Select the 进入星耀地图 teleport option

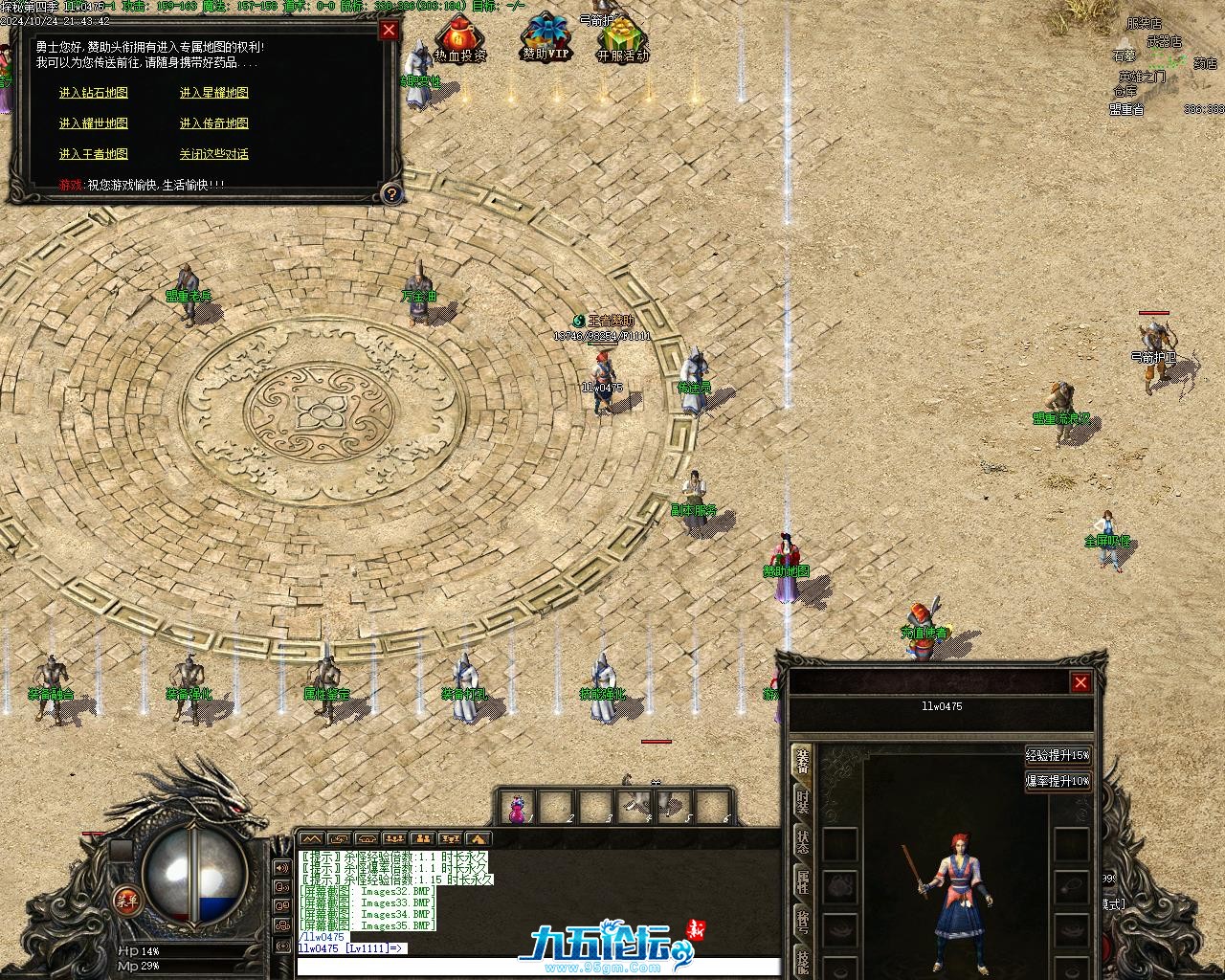click(x=213, y=93)
